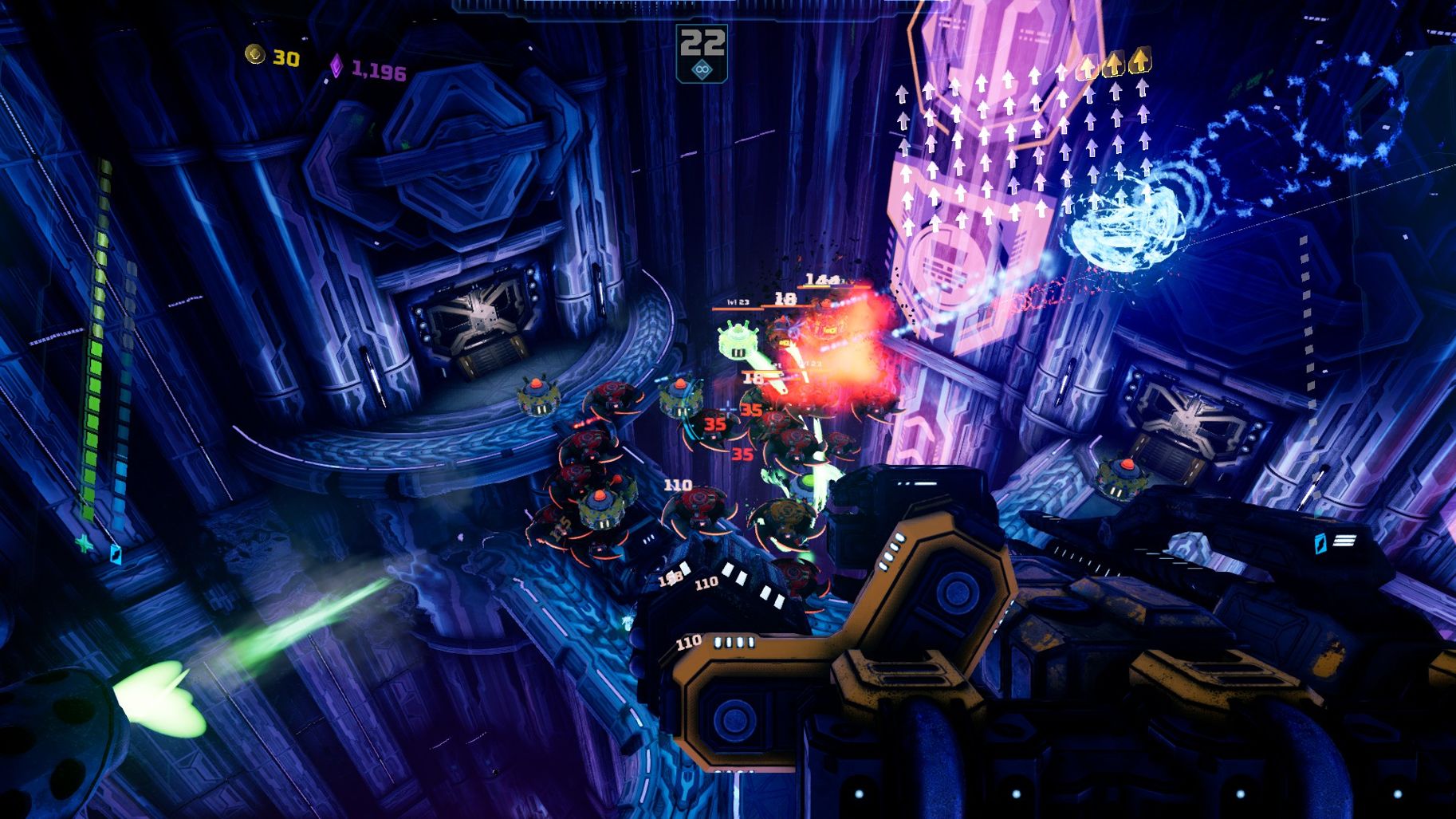Select the purple crystal resource icon
1456x819 pixels.
pyautogui.click(x=337, y=67)
